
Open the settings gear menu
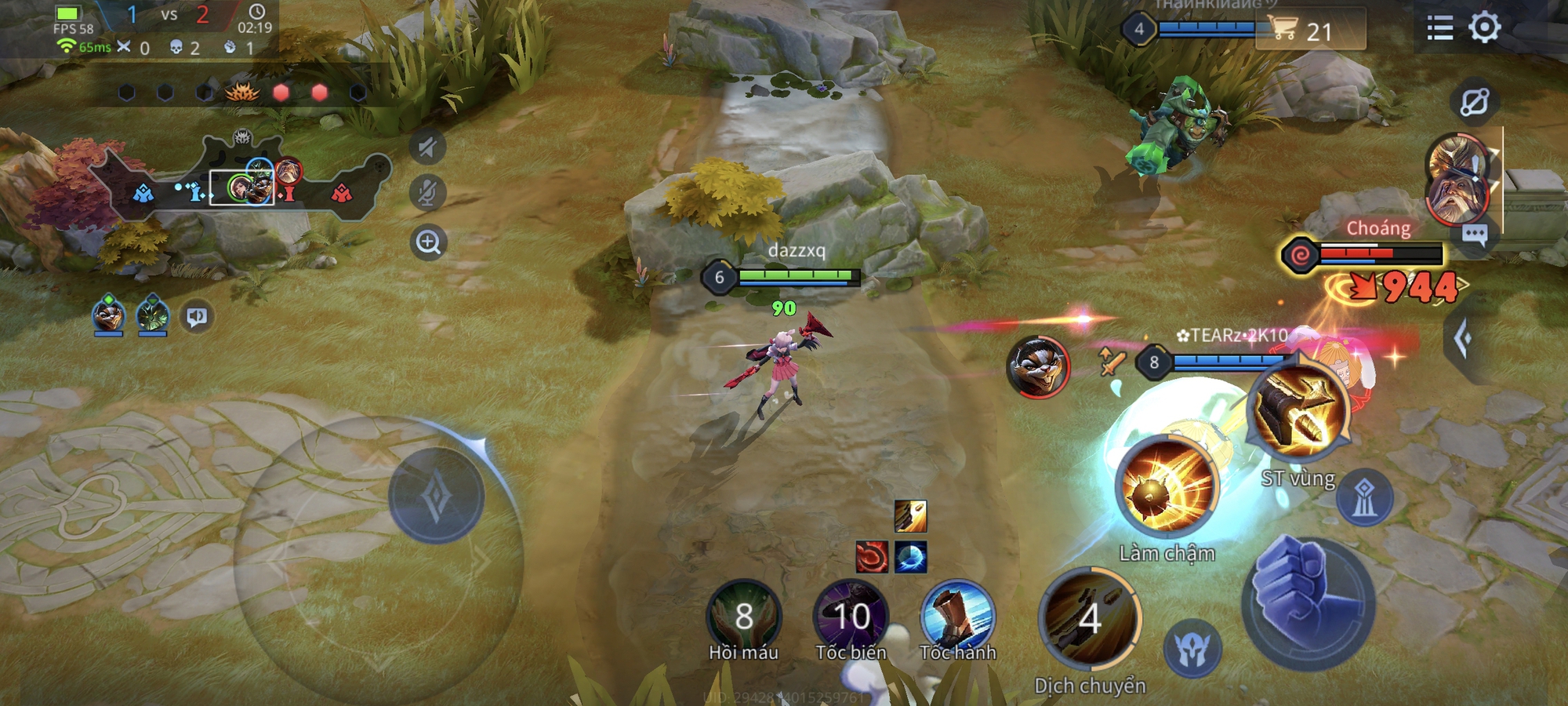(x=1484, y=28)
